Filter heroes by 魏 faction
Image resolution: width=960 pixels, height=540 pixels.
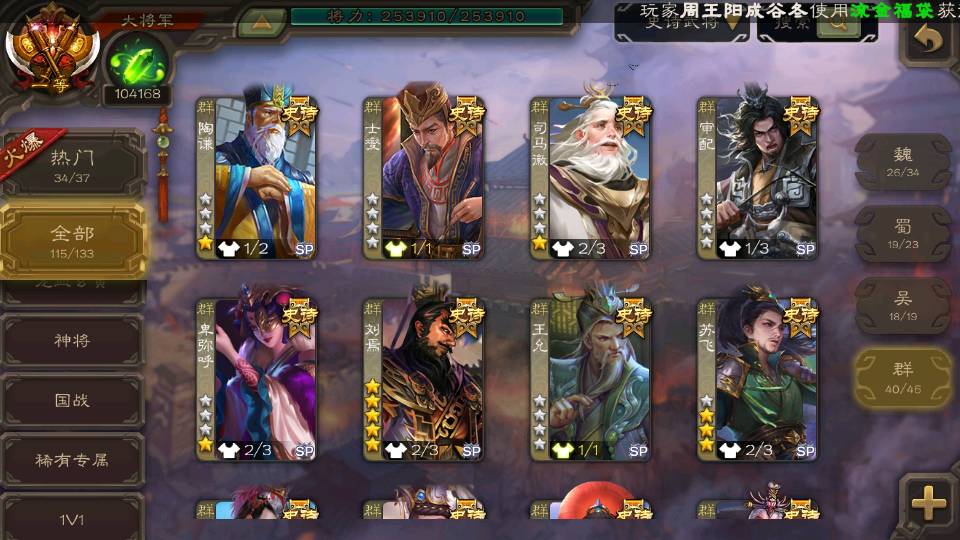pyautogui.click(x=903, y=162)
